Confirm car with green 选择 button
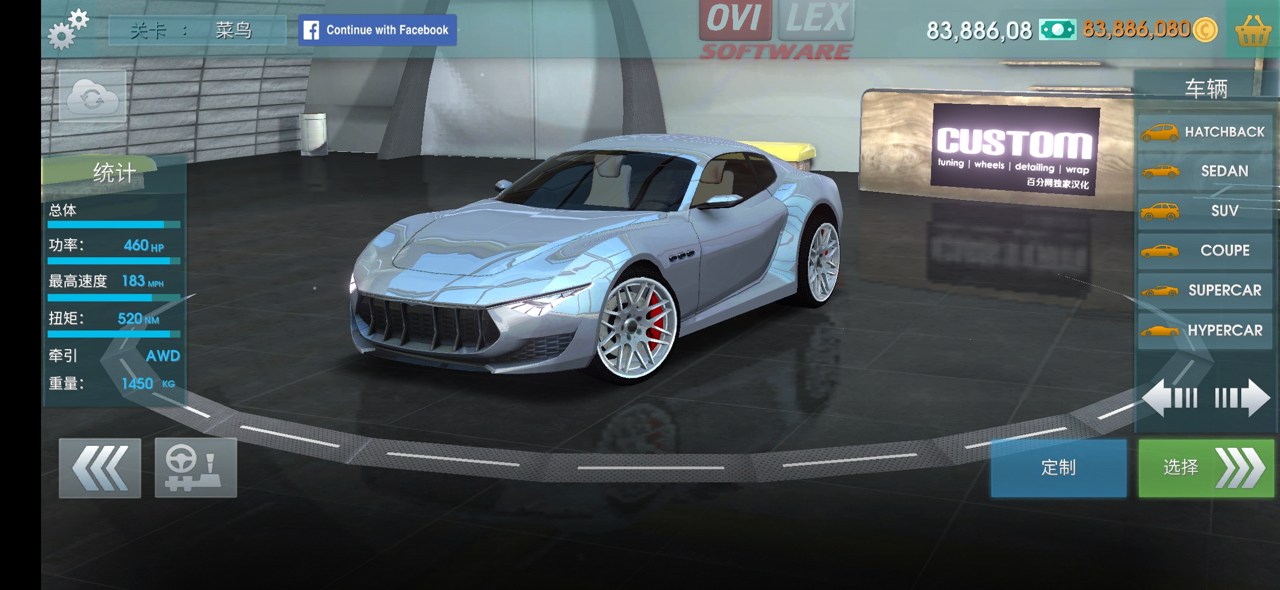1280x590 pixels. [1206, 468]
